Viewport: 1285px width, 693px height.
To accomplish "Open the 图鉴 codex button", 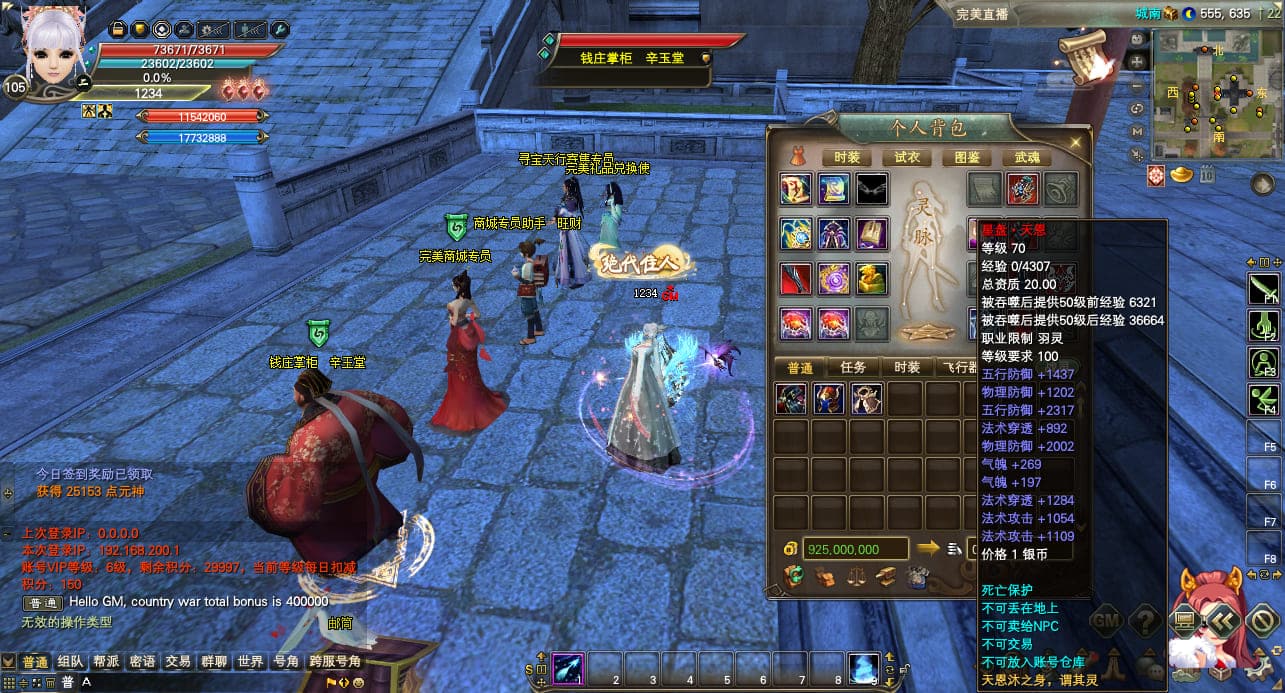I will click(967, 158).
